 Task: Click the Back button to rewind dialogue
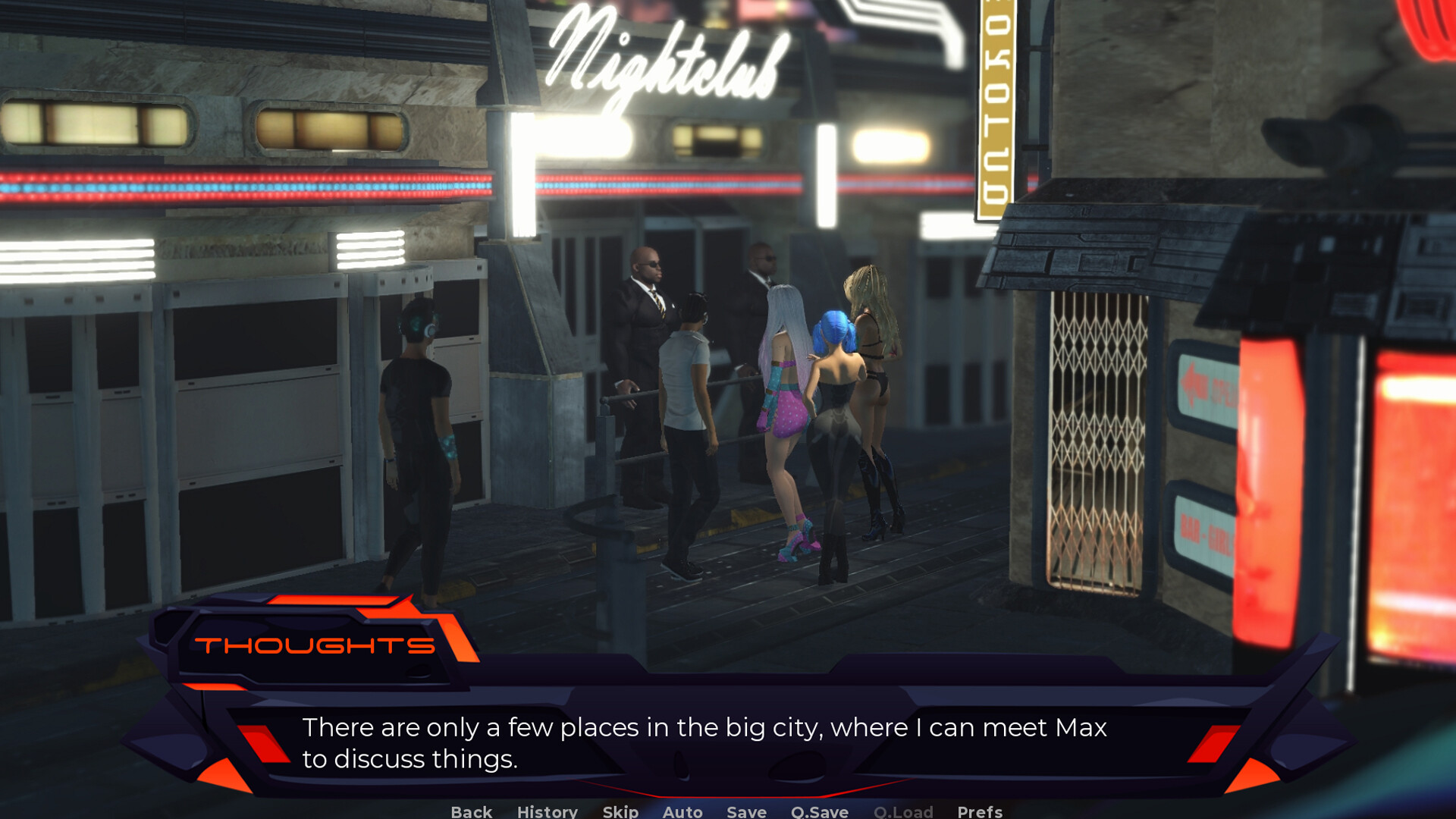tap(470, 811)
